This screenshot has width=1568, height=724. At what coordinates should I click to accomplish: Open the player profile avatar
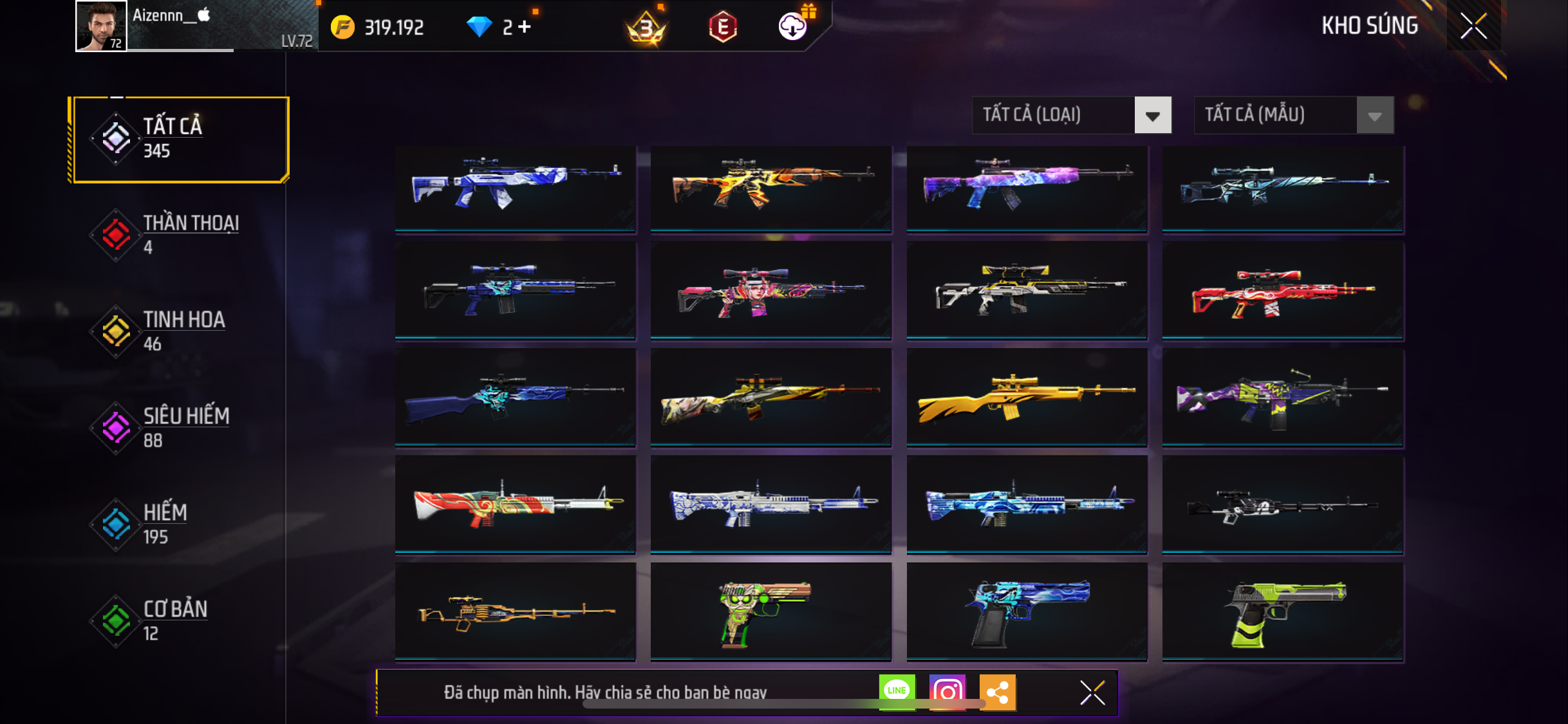point(101,26)
